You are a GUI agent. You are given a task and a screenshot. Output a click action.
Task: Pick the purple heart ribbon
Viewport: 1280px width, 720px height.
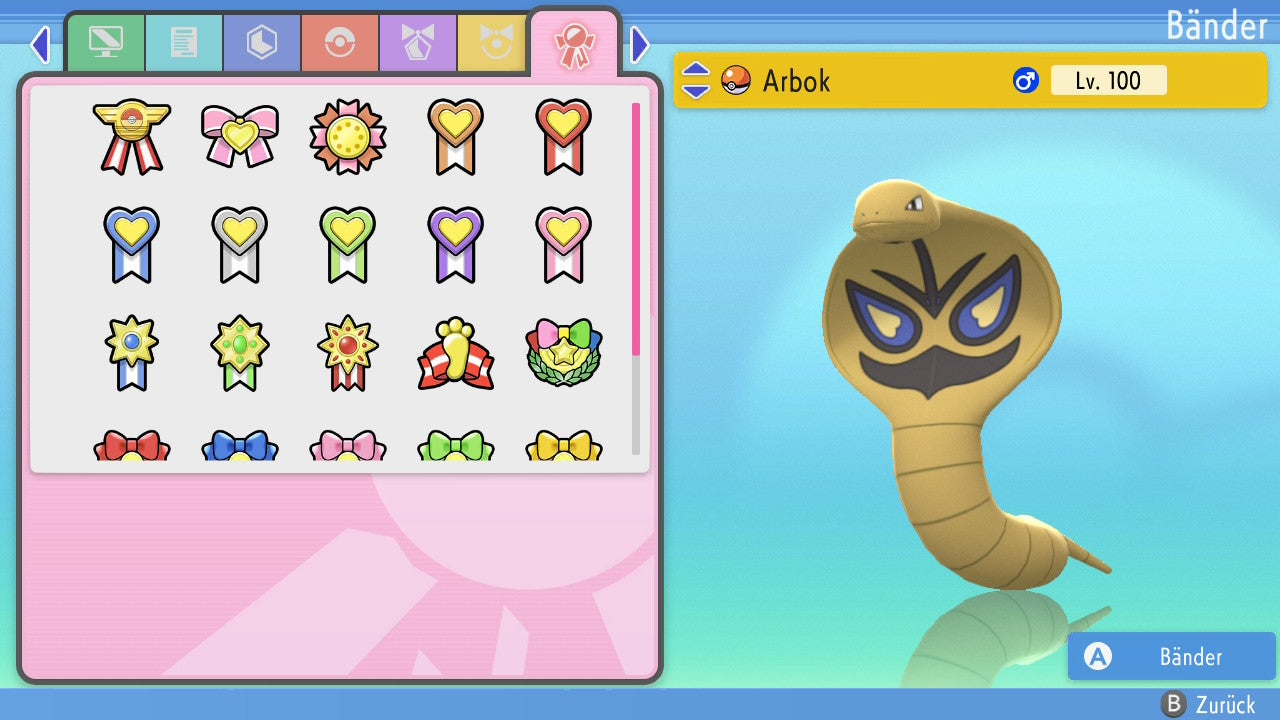[455, 244]
